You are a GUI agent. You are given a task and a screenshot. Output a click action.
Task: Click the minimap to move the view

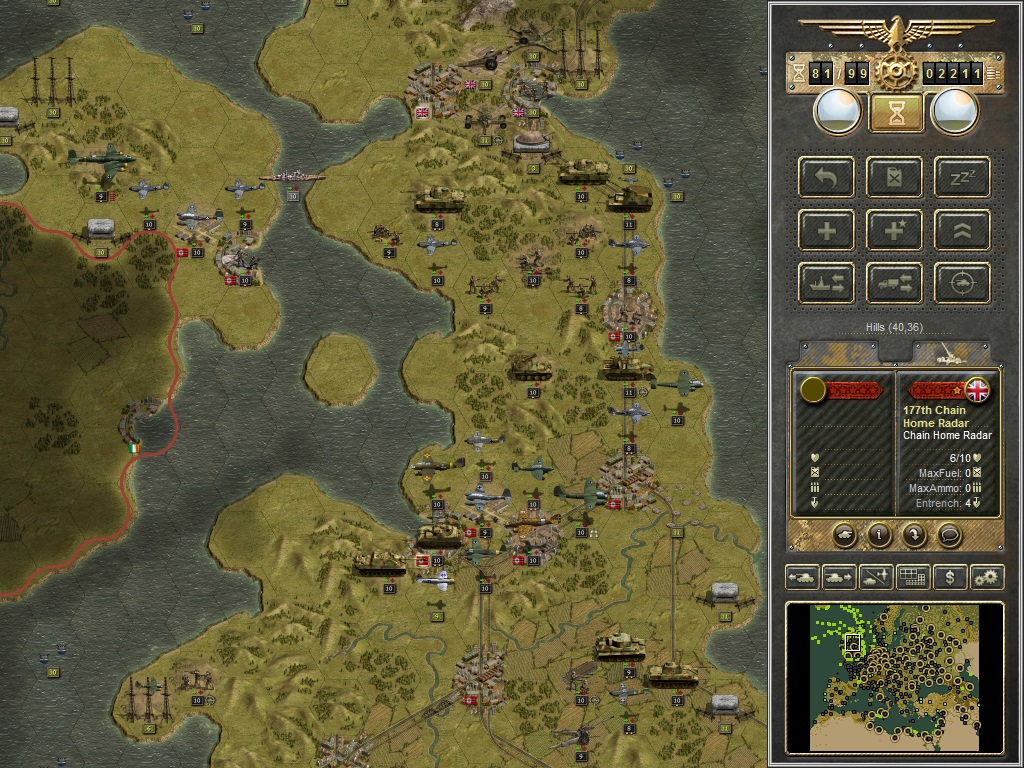[894, 676]
